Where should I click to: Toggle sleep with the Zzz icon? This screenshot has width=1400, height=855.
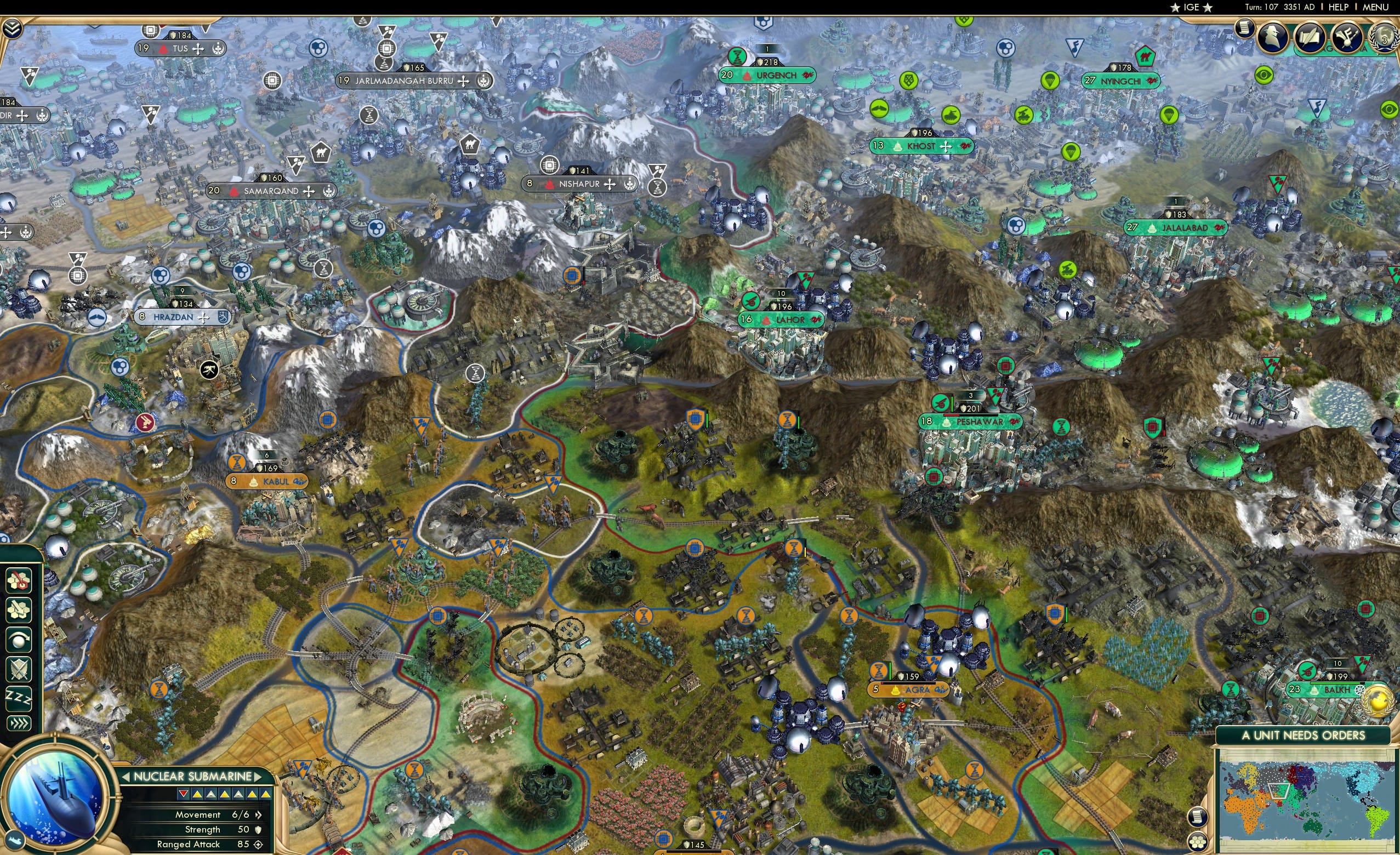point(18,699)
